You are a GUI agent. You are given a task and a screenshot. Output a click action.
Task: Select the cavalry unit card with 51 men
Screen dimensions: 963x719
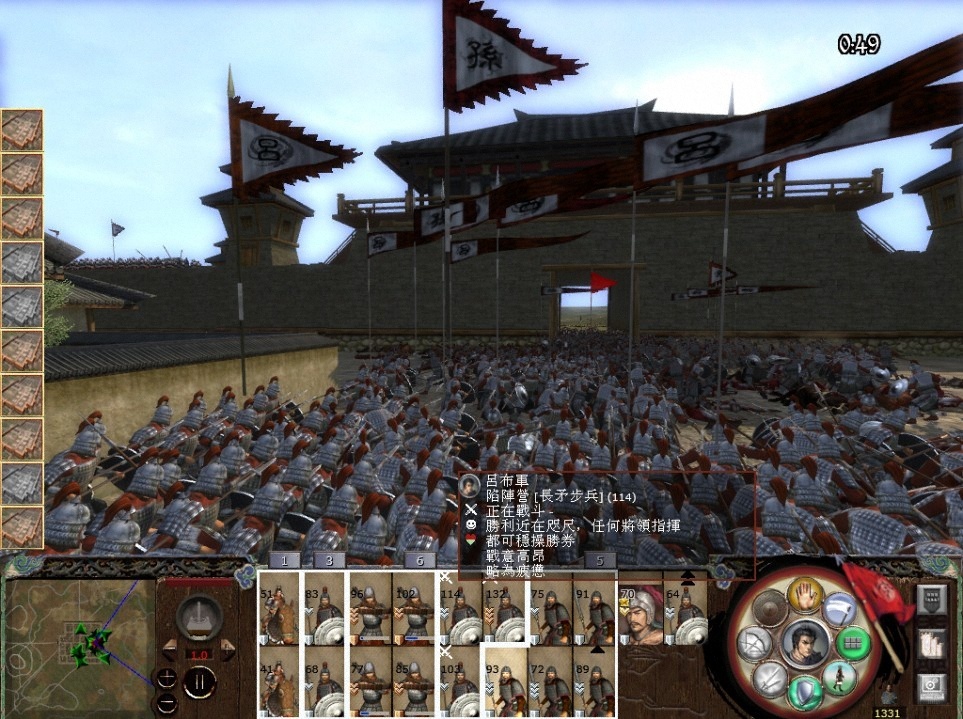279,608
